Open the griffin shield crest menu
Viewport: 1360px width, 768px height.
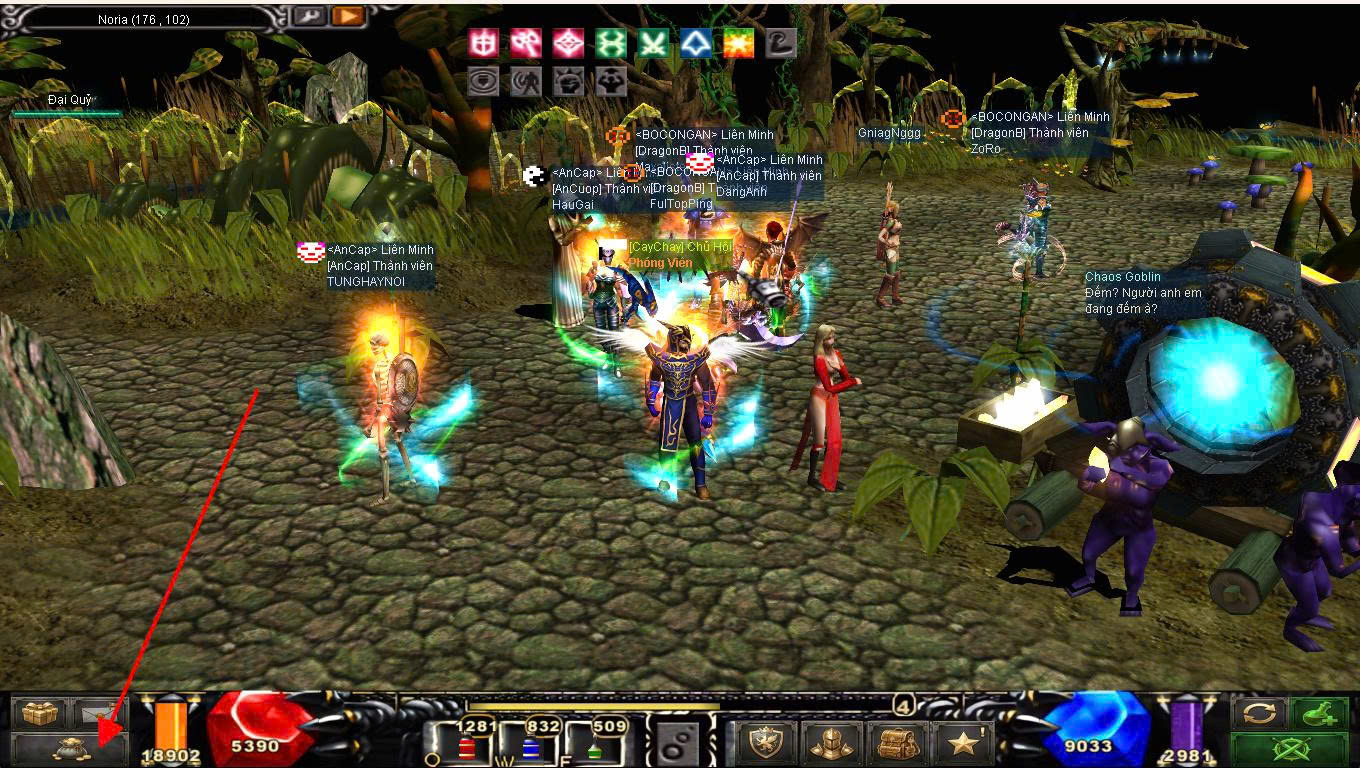pos(767,742)
